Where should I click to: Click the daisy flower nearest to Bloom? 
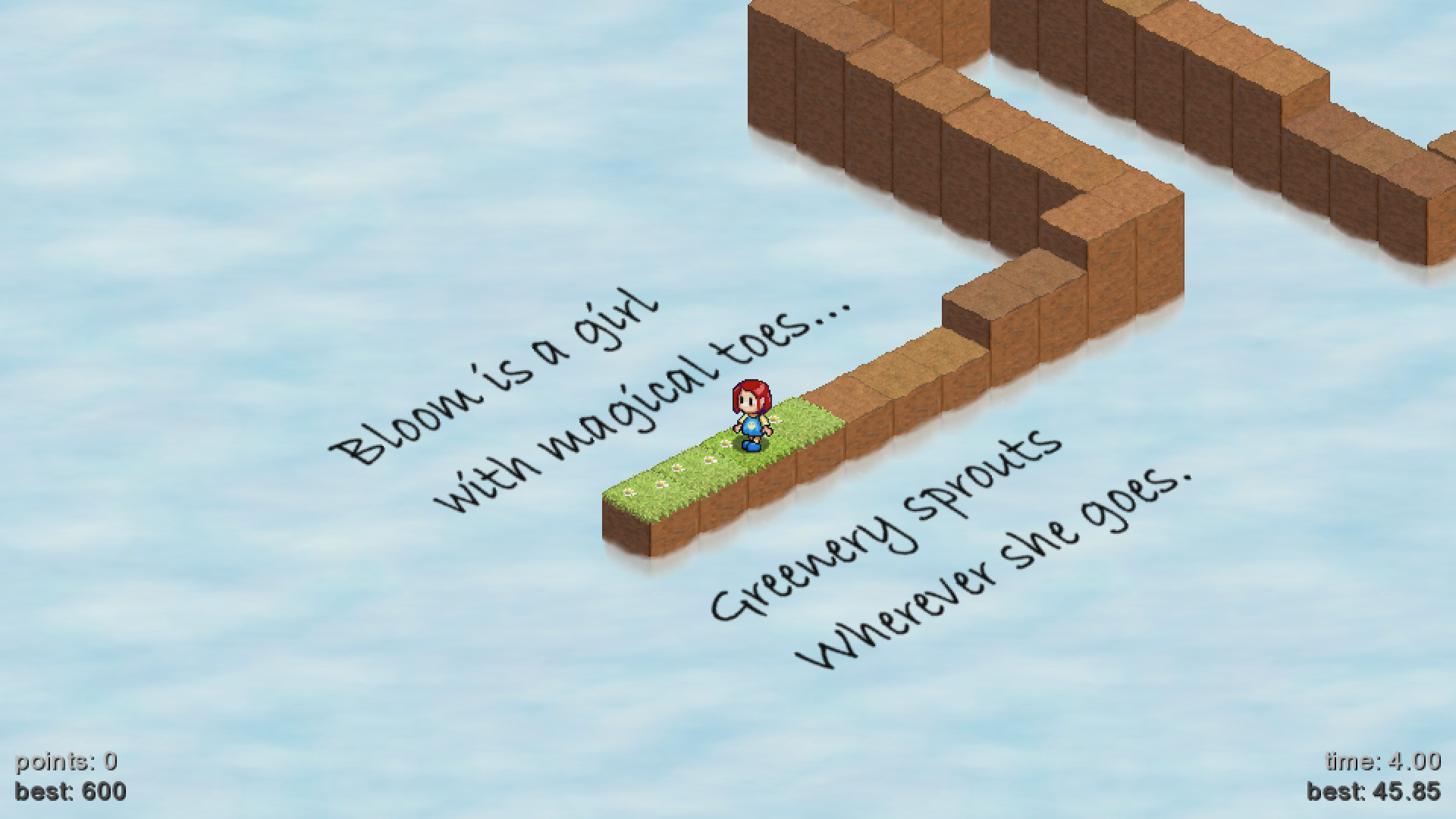[725, 444]
